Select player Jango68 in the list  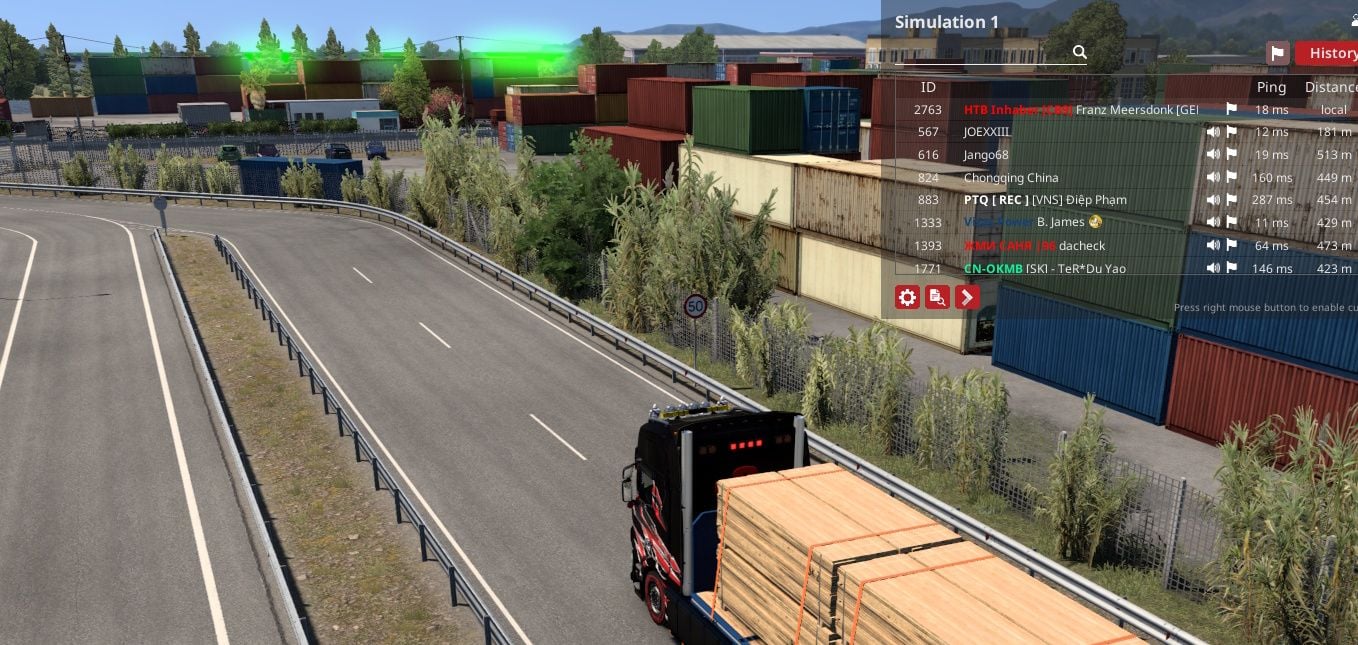point(986,155)
